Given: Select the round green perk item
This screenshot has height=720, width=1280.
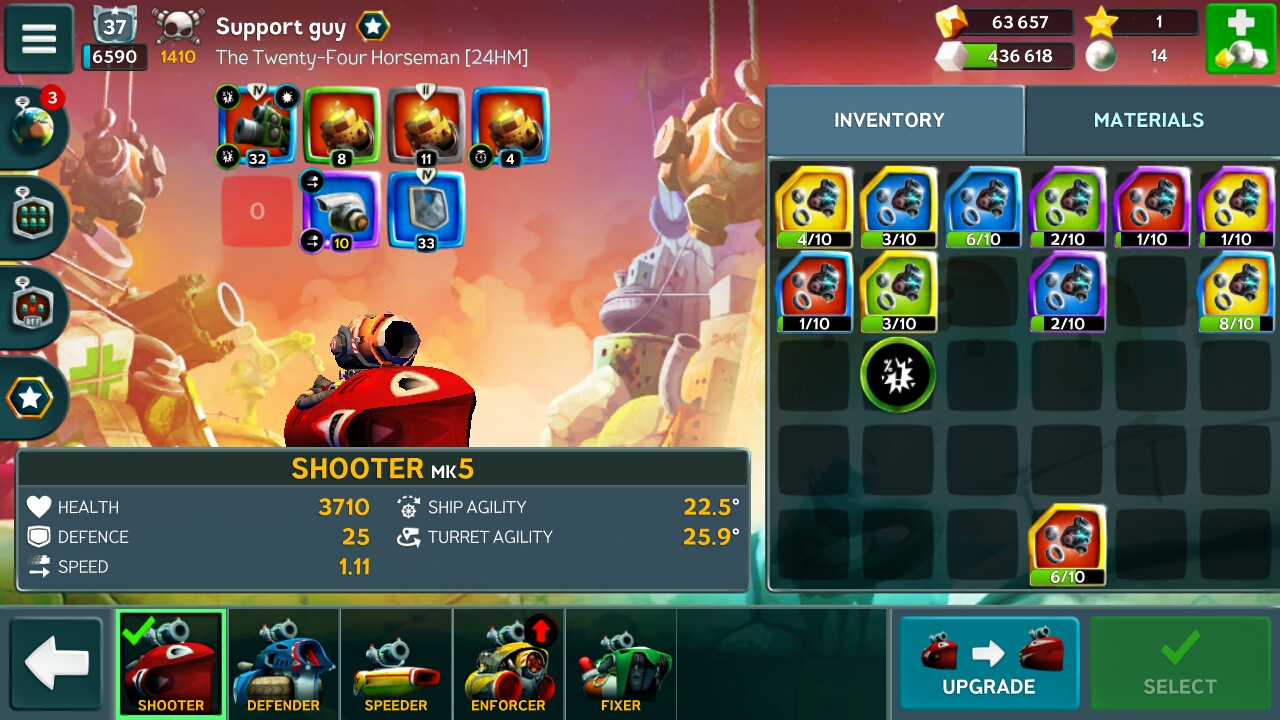Looking at the screenshot, I should (x=898, y=375).
